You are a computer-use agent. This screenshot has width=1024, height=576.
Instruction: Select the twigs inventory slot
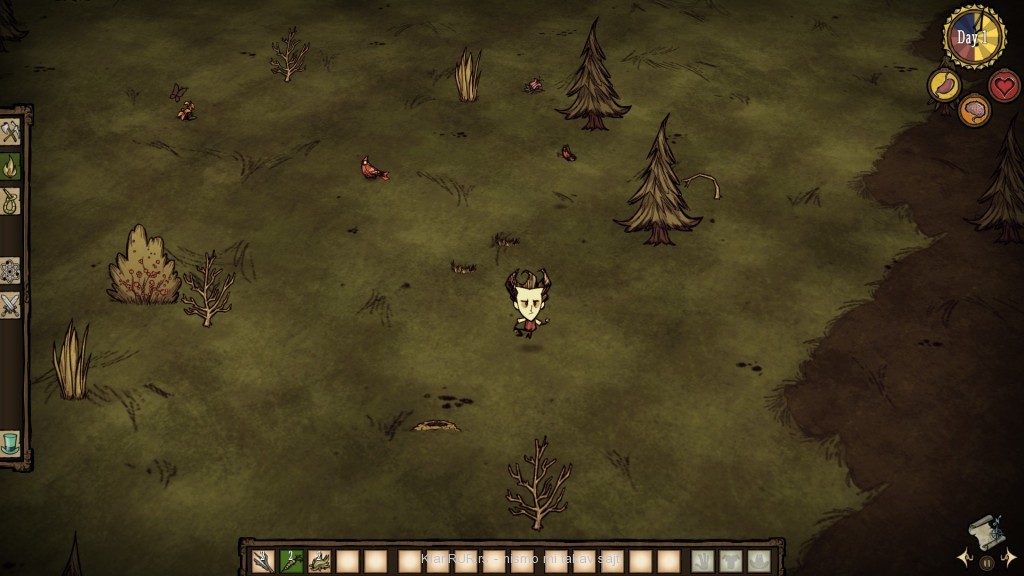coord(263,561)
